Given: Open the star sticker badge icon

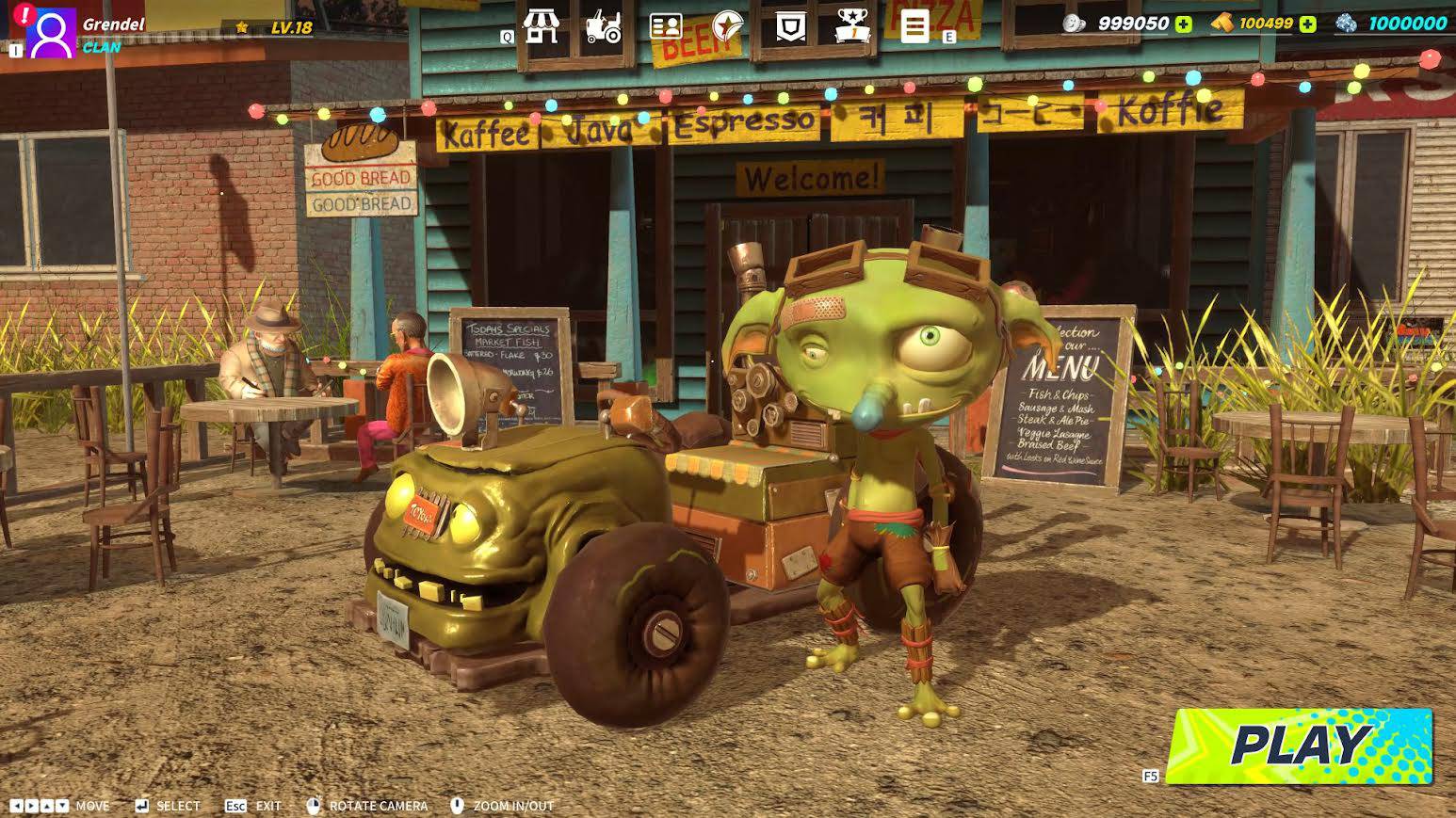Looking at the screenshot, I should point(727,26).
